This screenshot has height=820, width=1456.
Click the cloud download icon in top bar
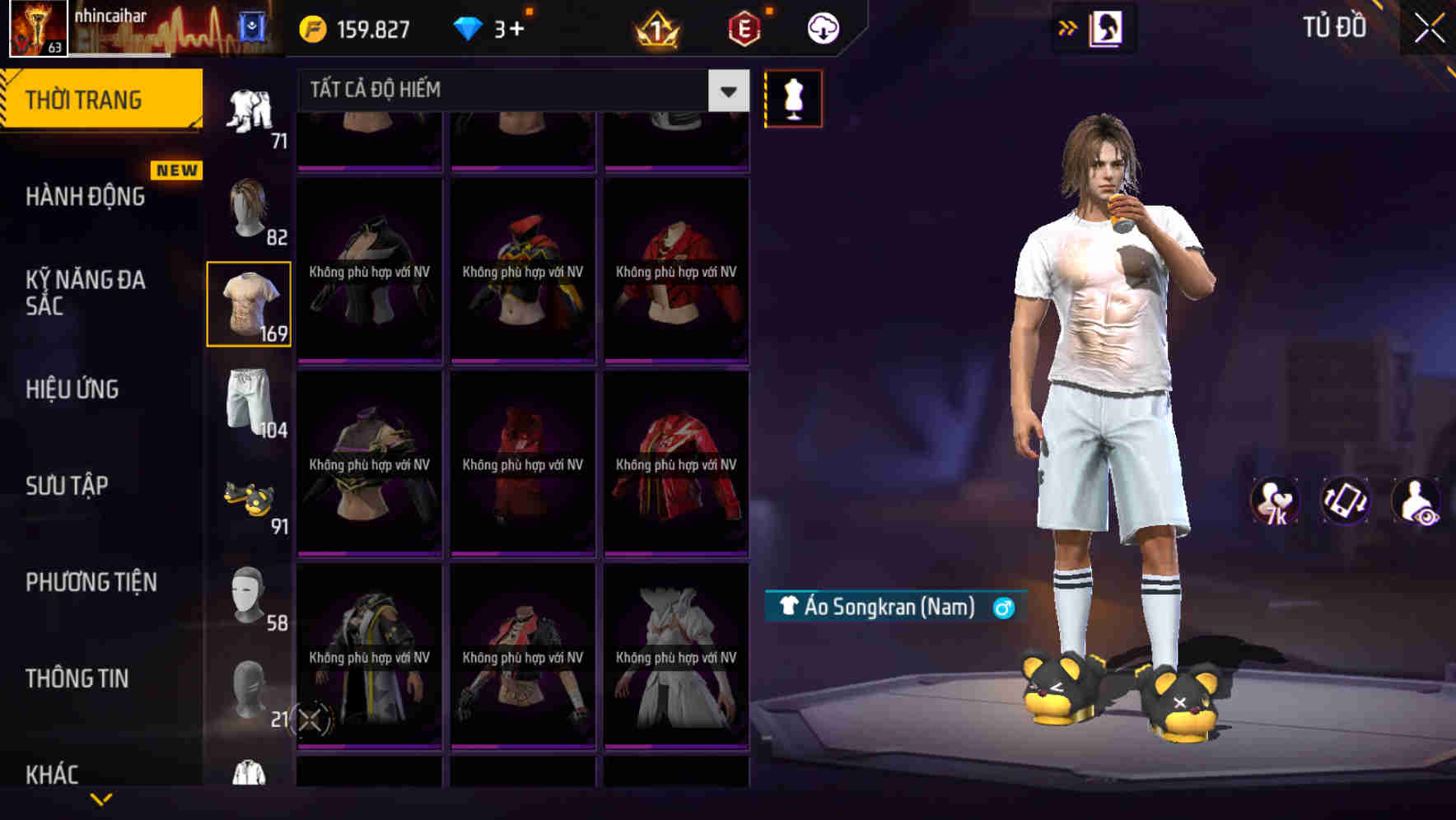tap(823, 27)
